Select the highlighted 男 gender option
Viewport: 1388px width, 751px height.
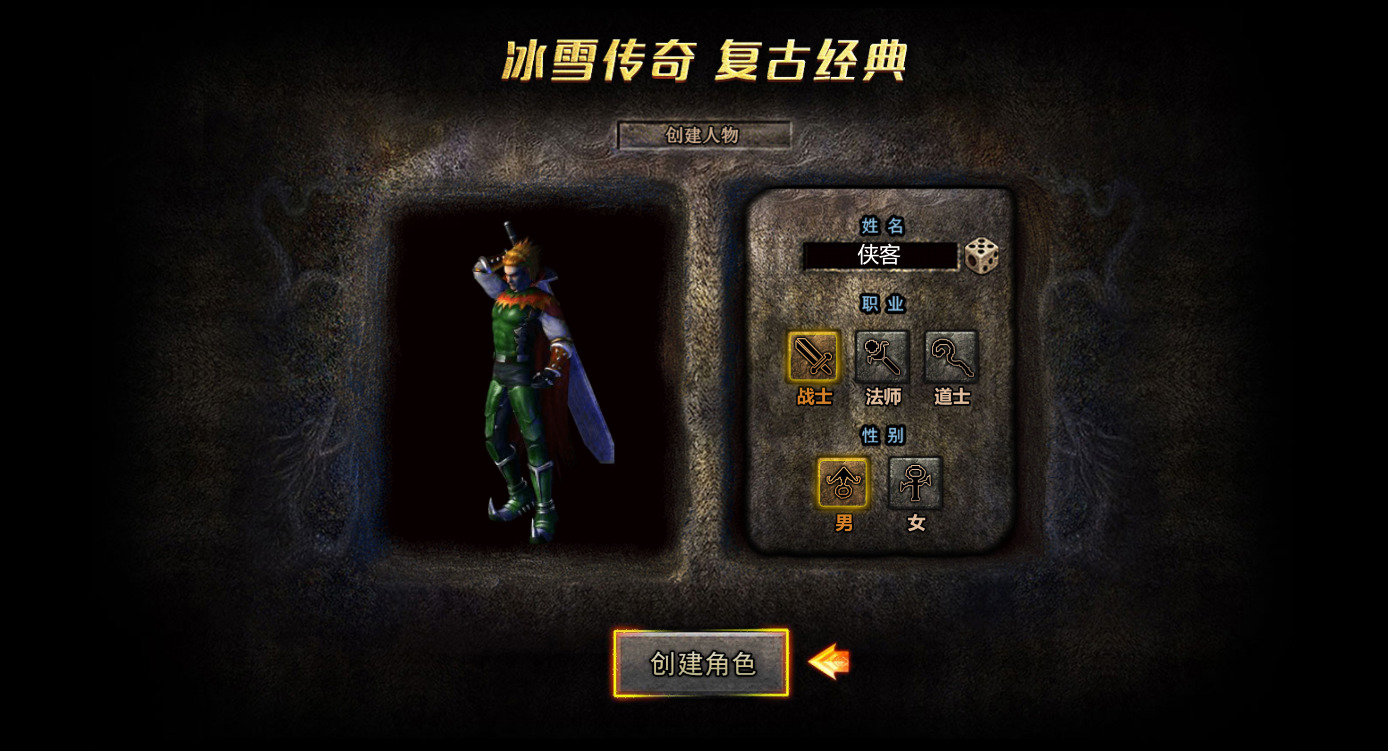(841, 482)
